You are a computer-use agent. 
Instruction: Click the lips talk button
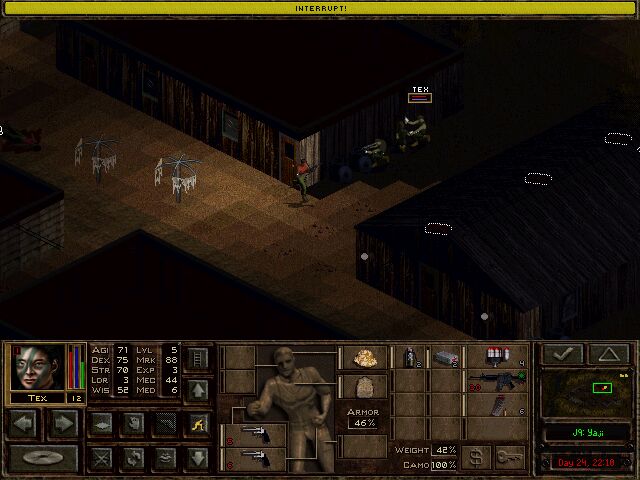tap(164, 458)
